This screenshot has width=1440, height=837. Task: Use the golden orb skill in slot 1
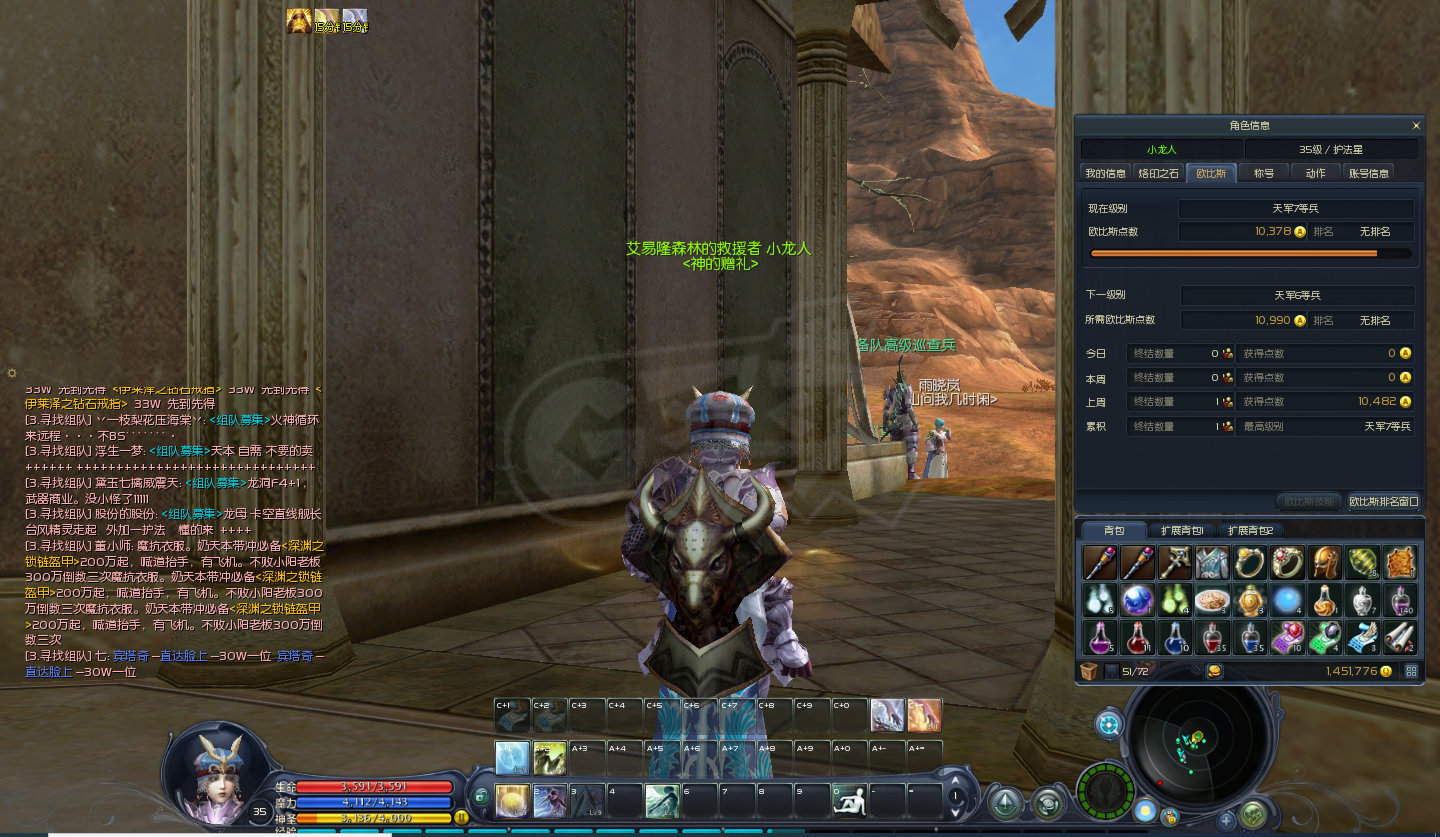click(512, 800)
